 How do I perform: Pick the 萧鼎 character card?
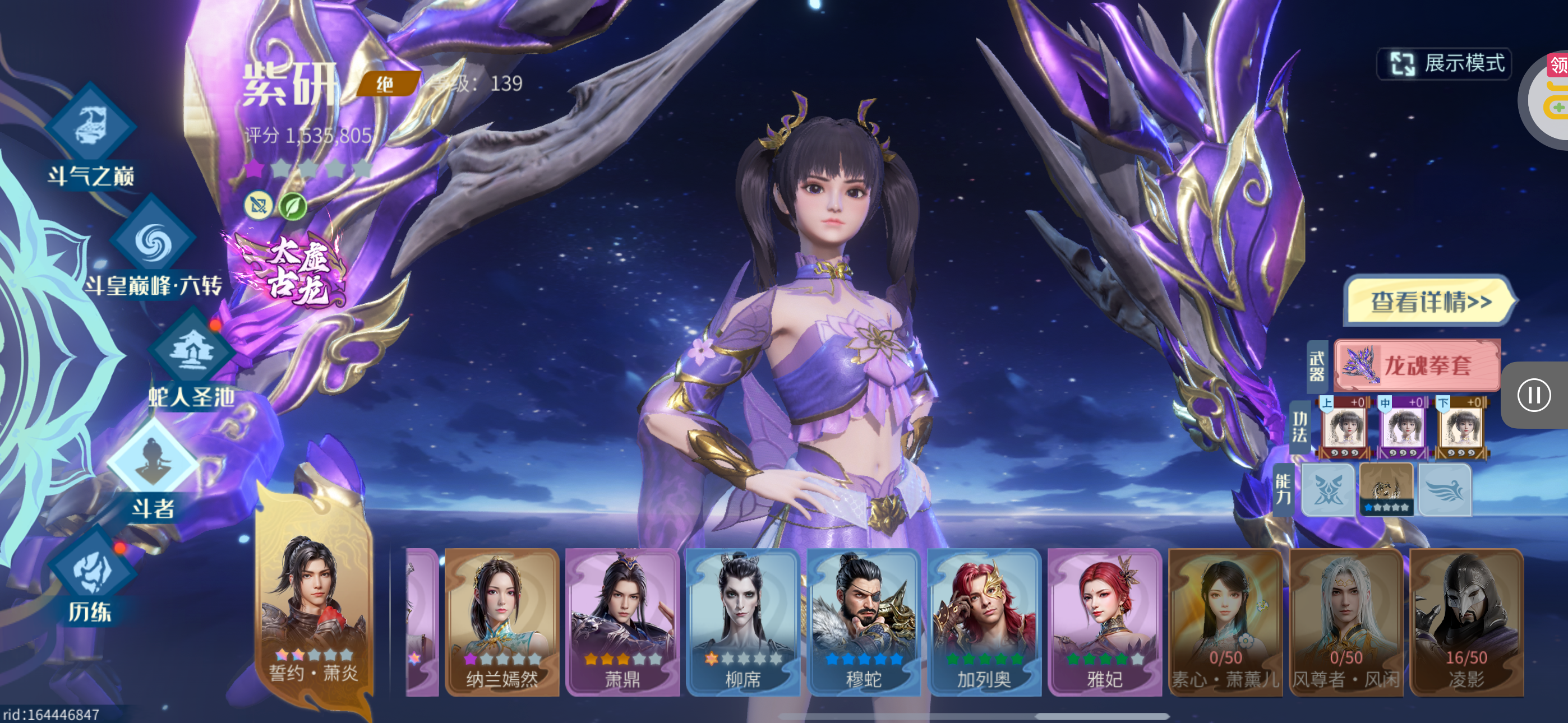(x=622, y=622)
